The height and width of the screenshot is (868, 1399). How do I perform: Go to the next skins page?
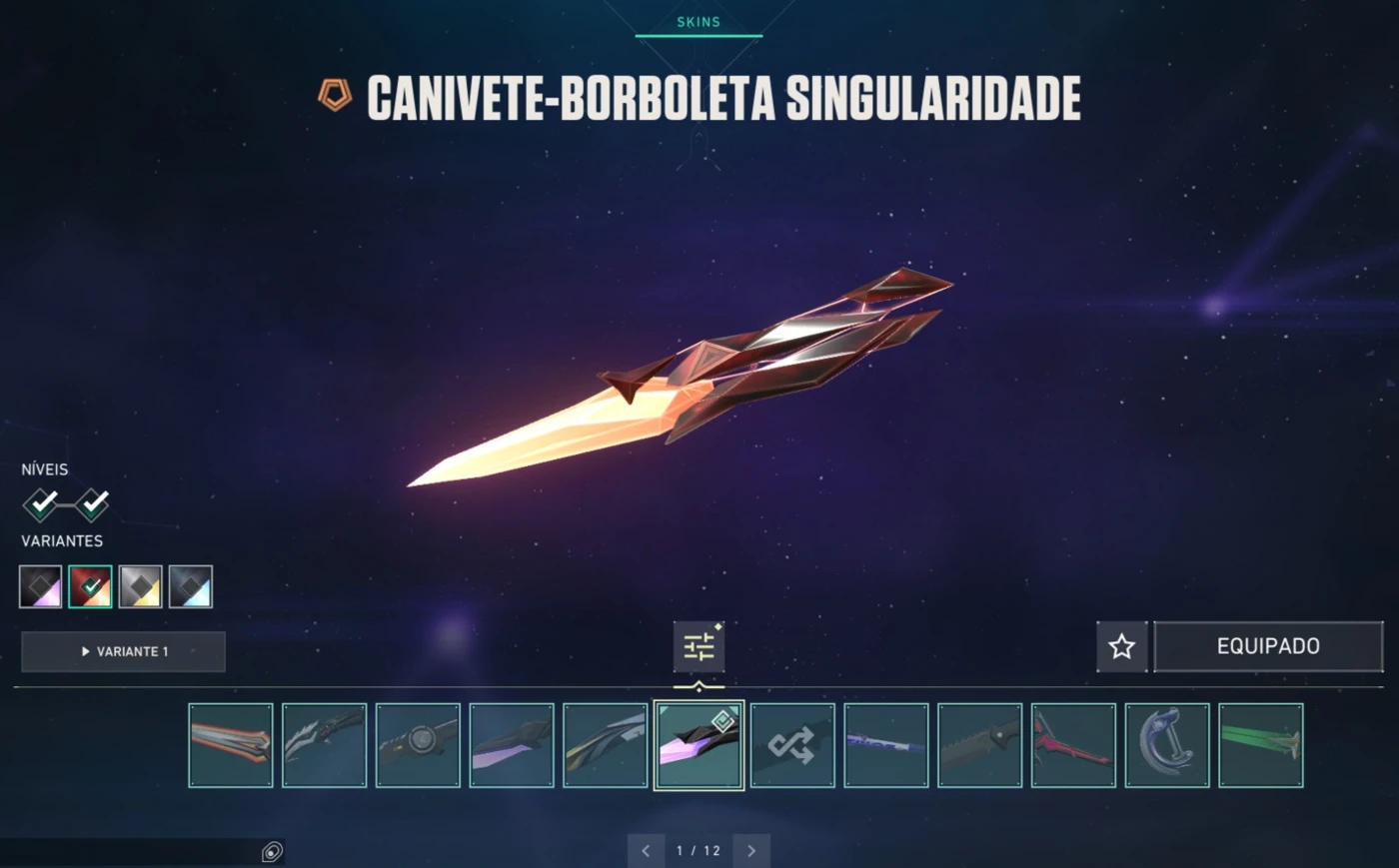pos(751,851)
